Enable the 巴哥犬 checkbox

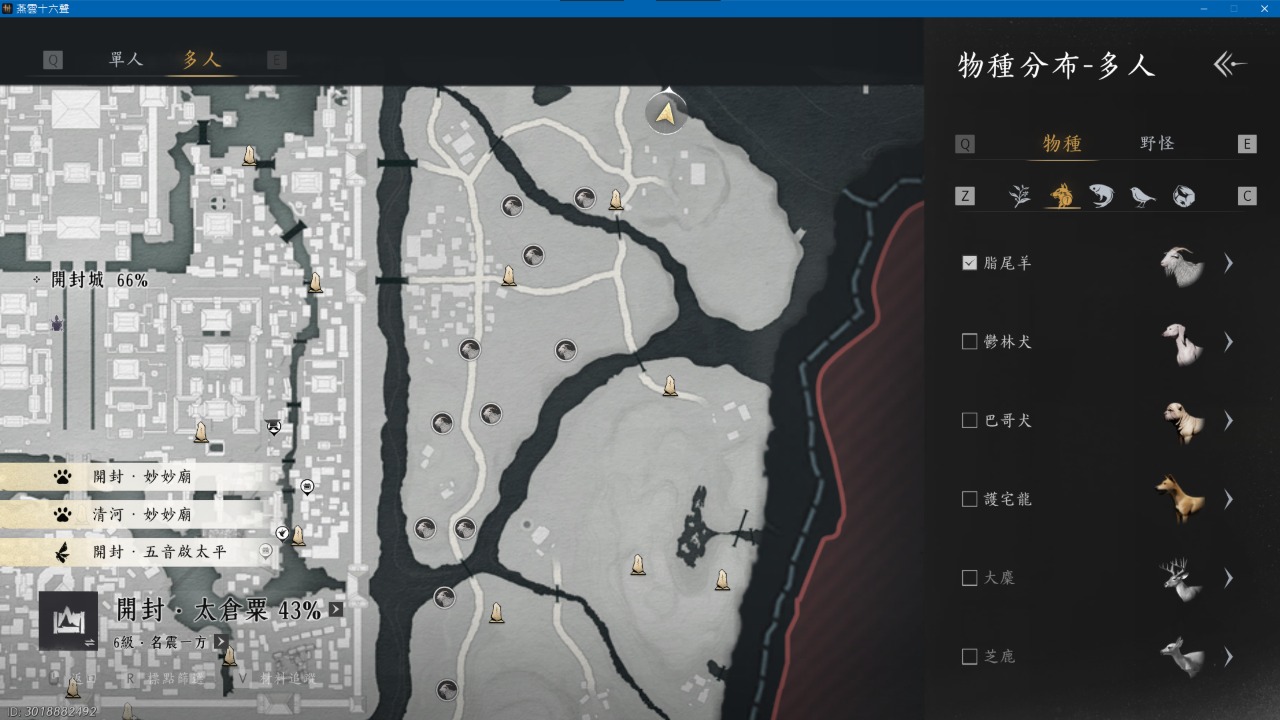969,420
